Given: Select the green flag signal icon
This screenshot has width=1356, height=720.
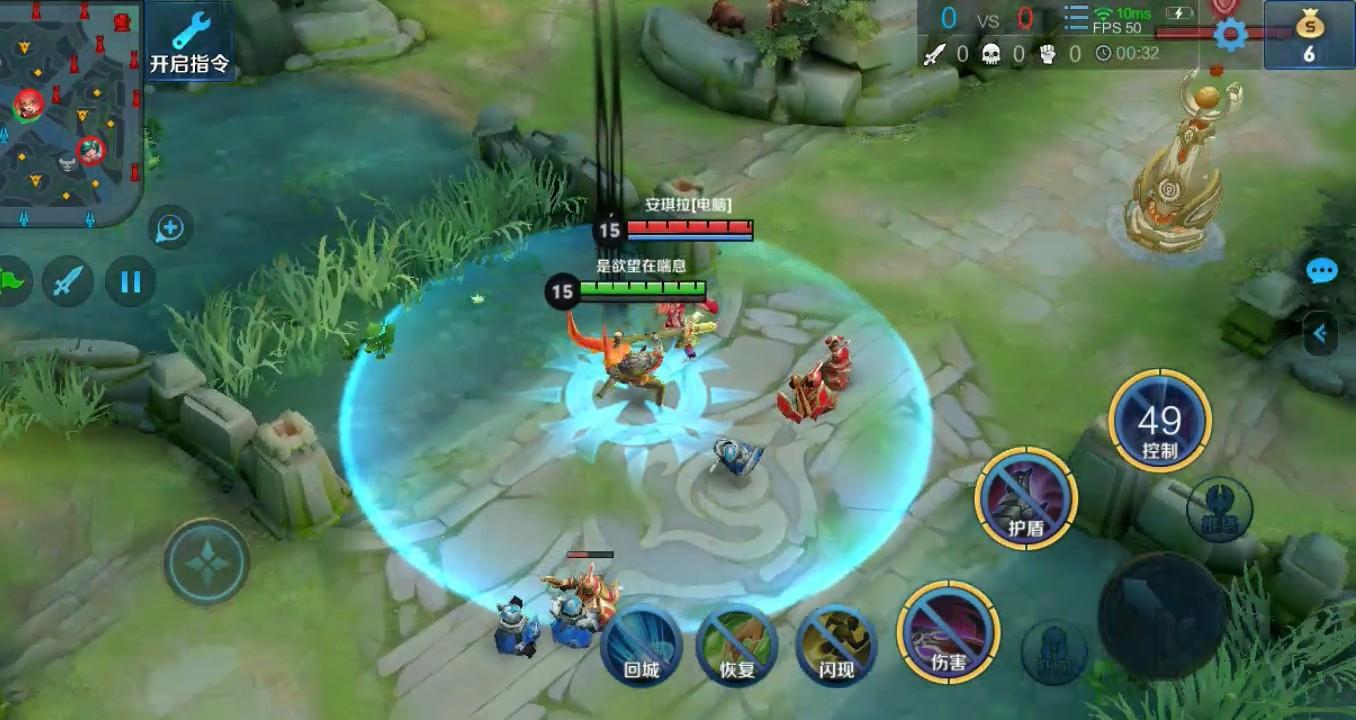Looking at the screenshot, I should tap(12, 282).
